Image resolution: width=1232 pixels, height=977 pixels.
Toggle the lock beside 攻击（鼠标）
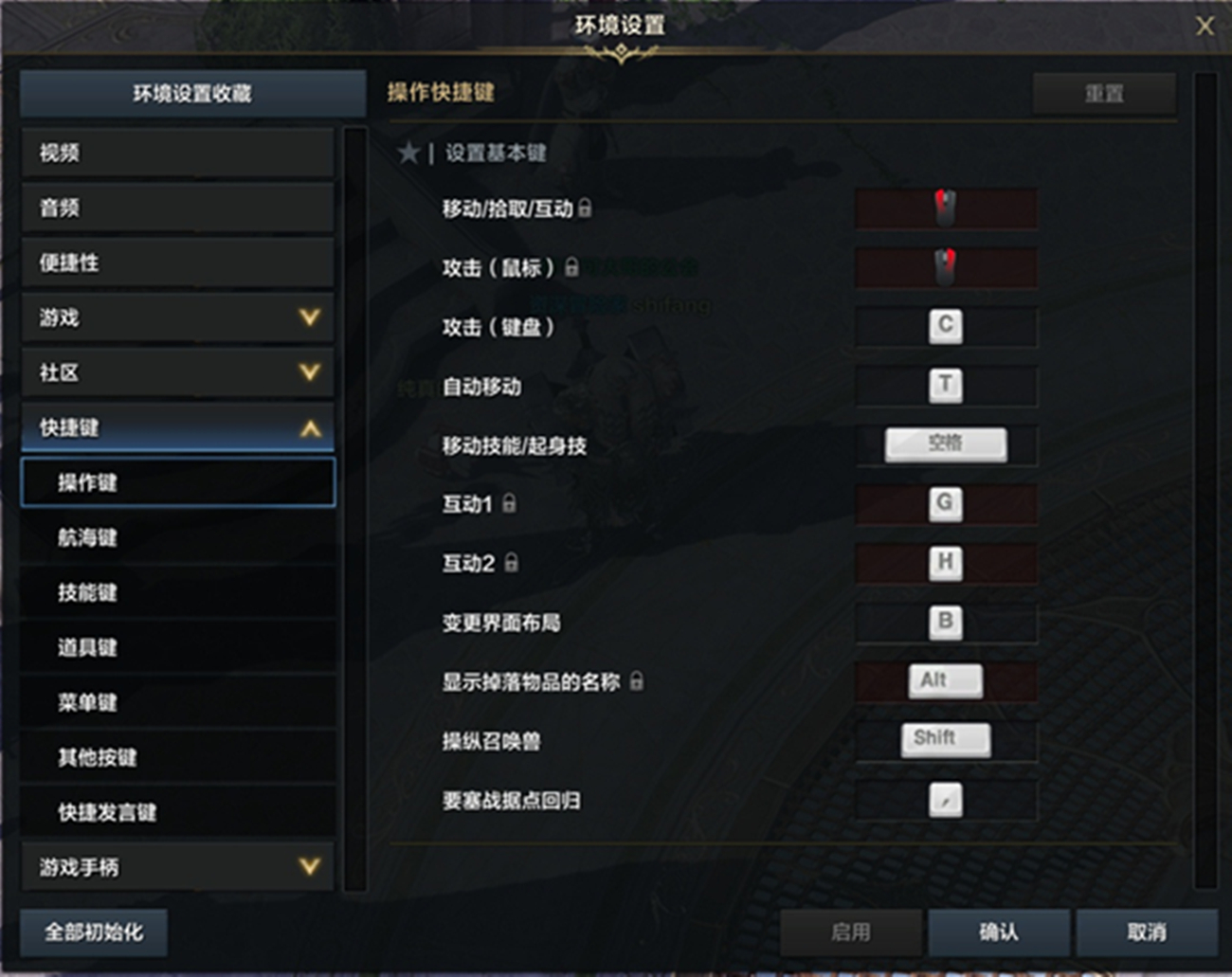pos(574,268)
